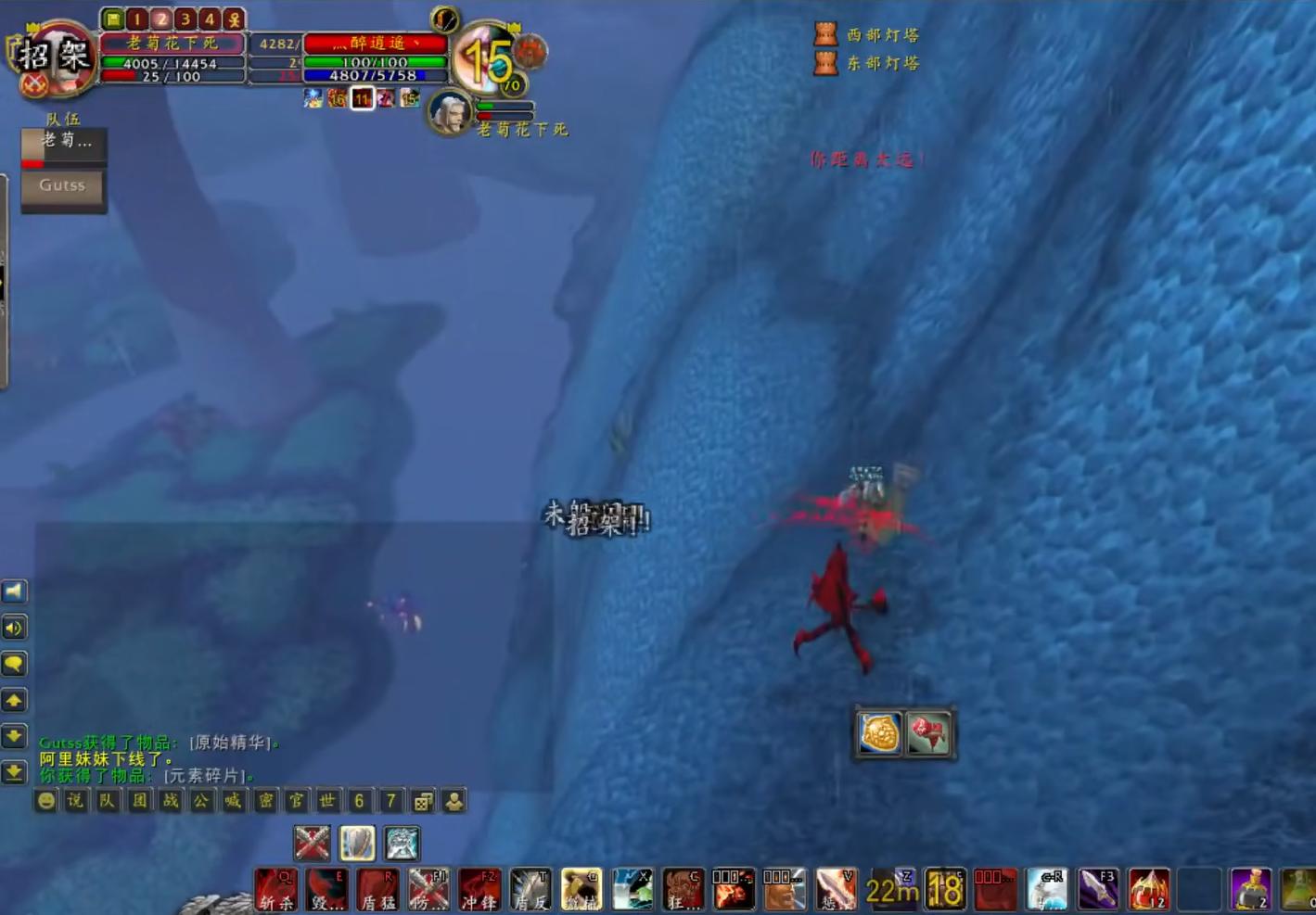Use the Shield Slam (盾猛) ability

coord(376,890)
